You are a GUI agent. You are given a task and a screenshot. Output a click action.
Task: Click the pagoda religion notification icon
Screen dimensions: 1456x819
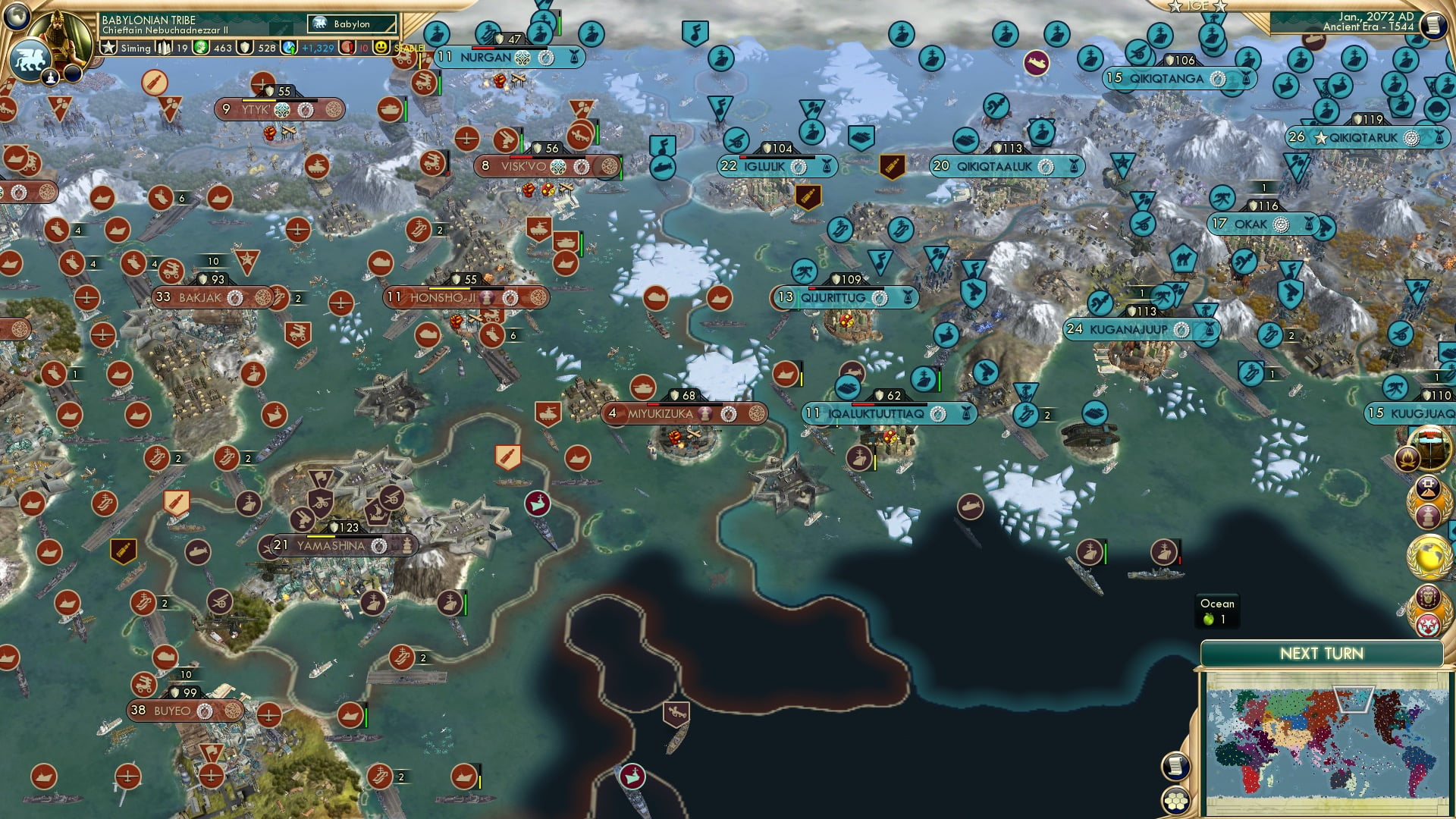tap(1429, 516)
